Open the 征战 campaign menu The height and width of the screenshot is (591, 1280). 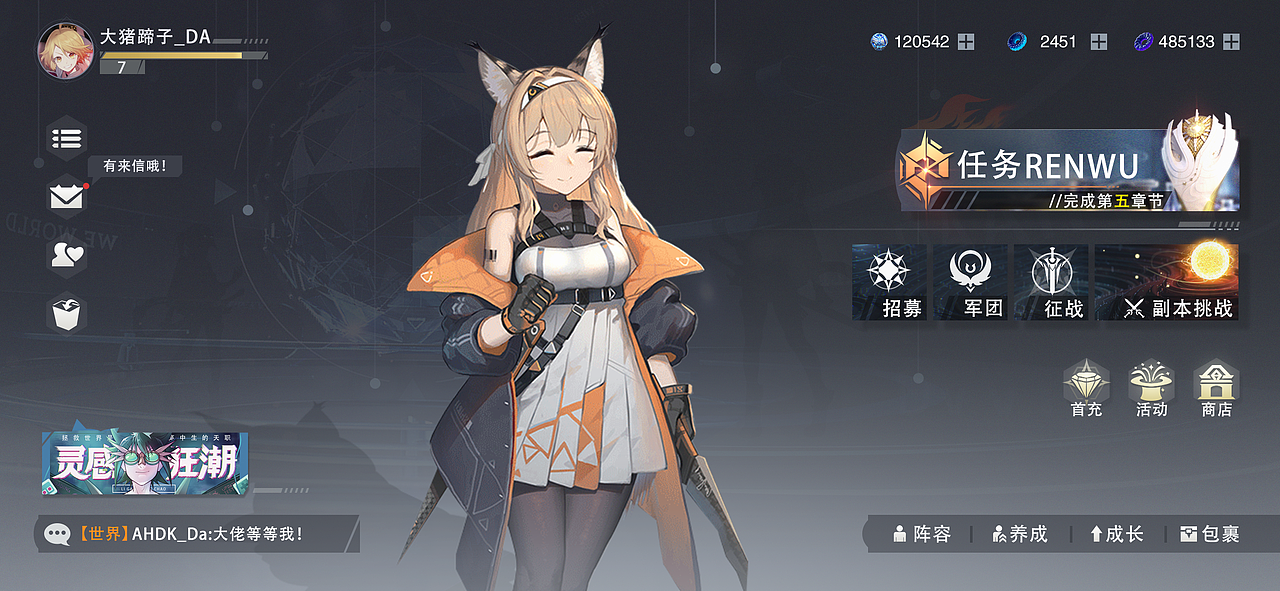tap(1051, 282)
